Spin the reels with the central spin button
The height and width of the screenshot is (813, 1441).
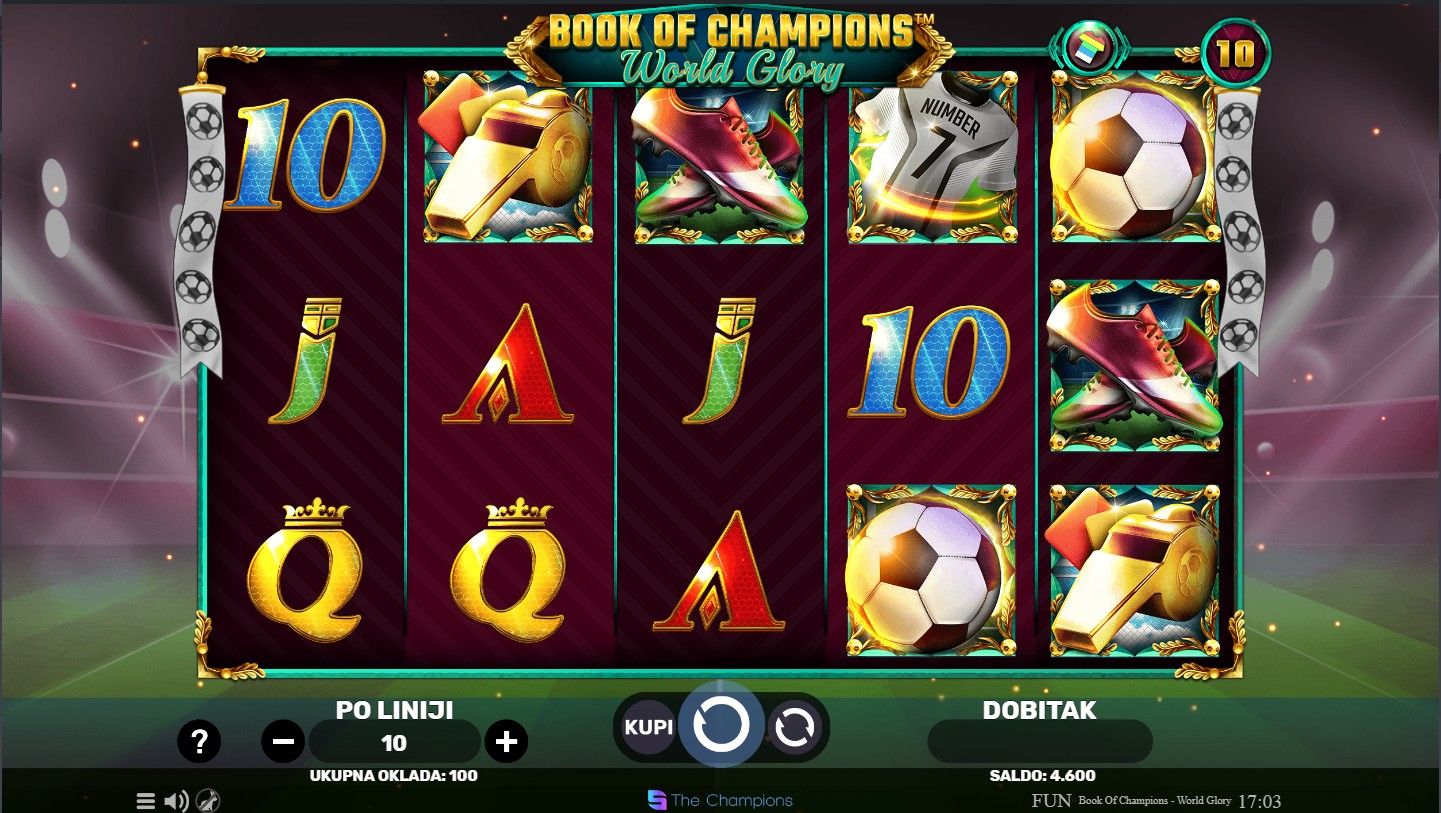(720, 725)
